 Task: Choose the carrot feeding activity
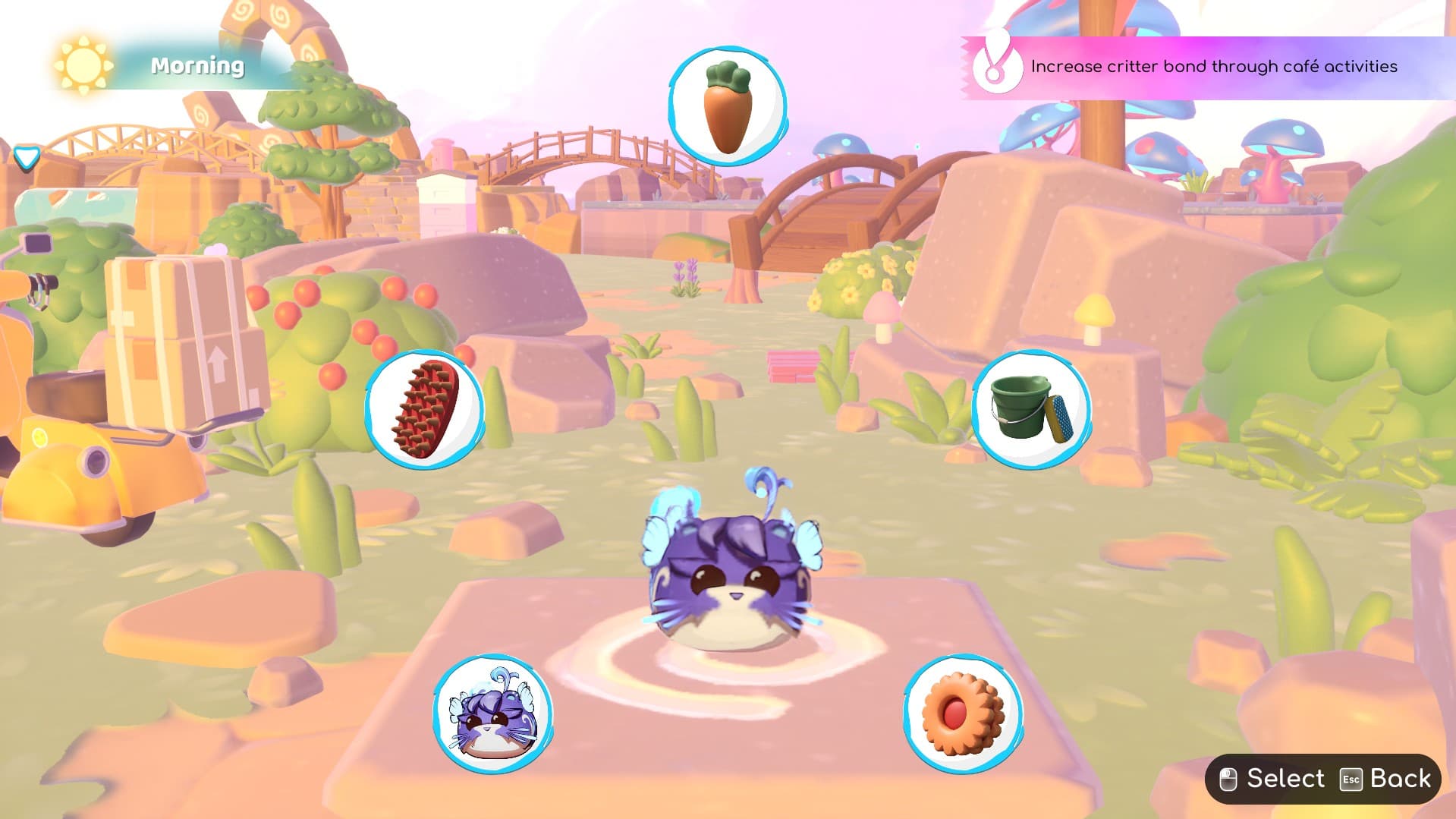coord(727,106)
